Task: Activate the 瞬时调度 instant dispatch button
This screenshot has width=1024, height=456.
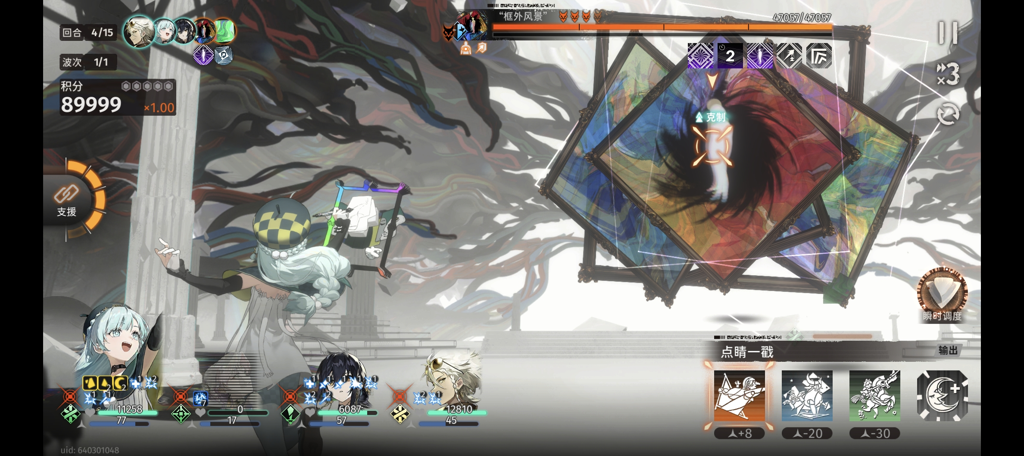Action: [x=942, y=294]
